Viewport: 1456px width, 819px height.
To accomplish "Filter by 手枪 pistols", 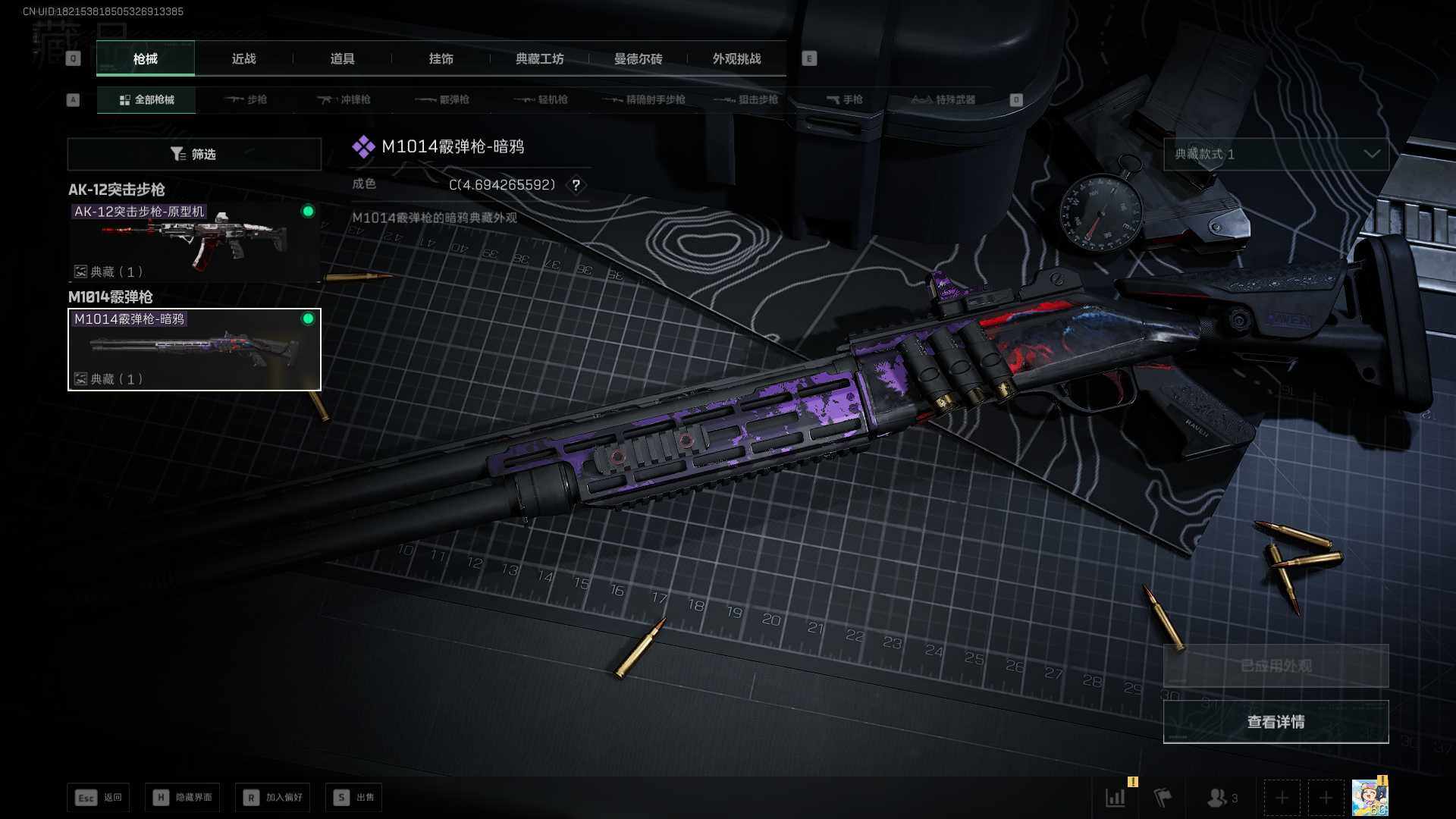I will click(x=844, y=99).
